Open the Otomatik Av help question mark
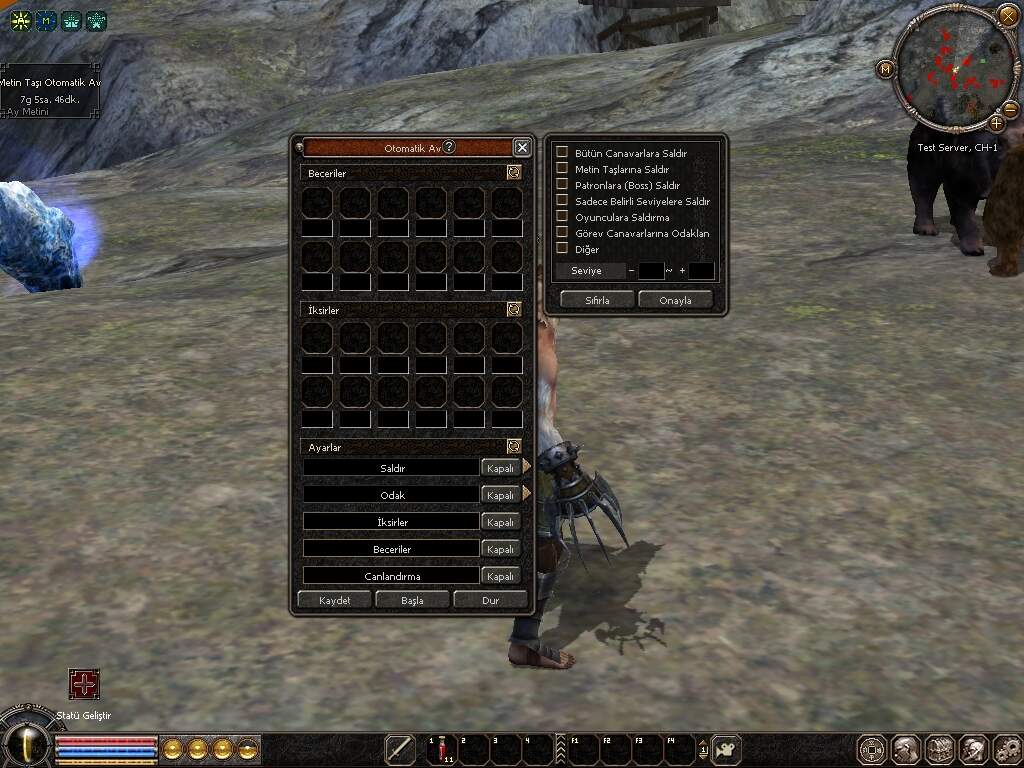This screenshot has width=1024, height=768. tap(449, 147)
